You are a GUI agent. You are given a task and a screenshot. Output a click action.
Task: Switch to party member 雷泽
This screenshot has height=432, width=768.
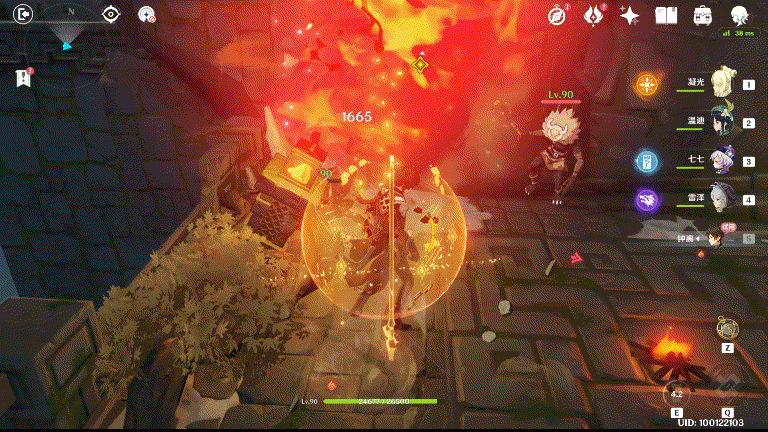point(718,199)
